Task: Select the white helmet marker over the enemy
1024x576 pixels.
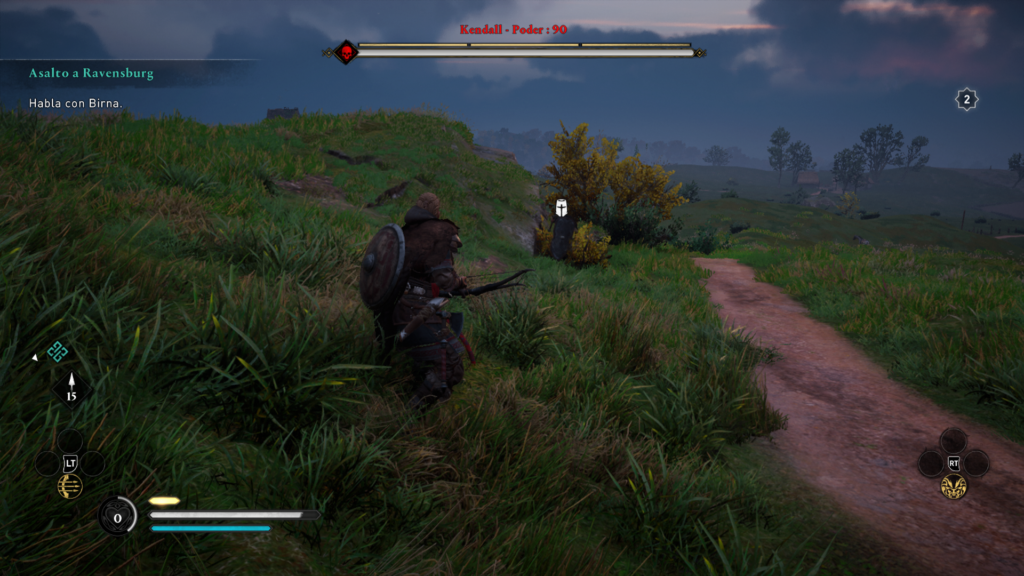Action: point(562,208)
